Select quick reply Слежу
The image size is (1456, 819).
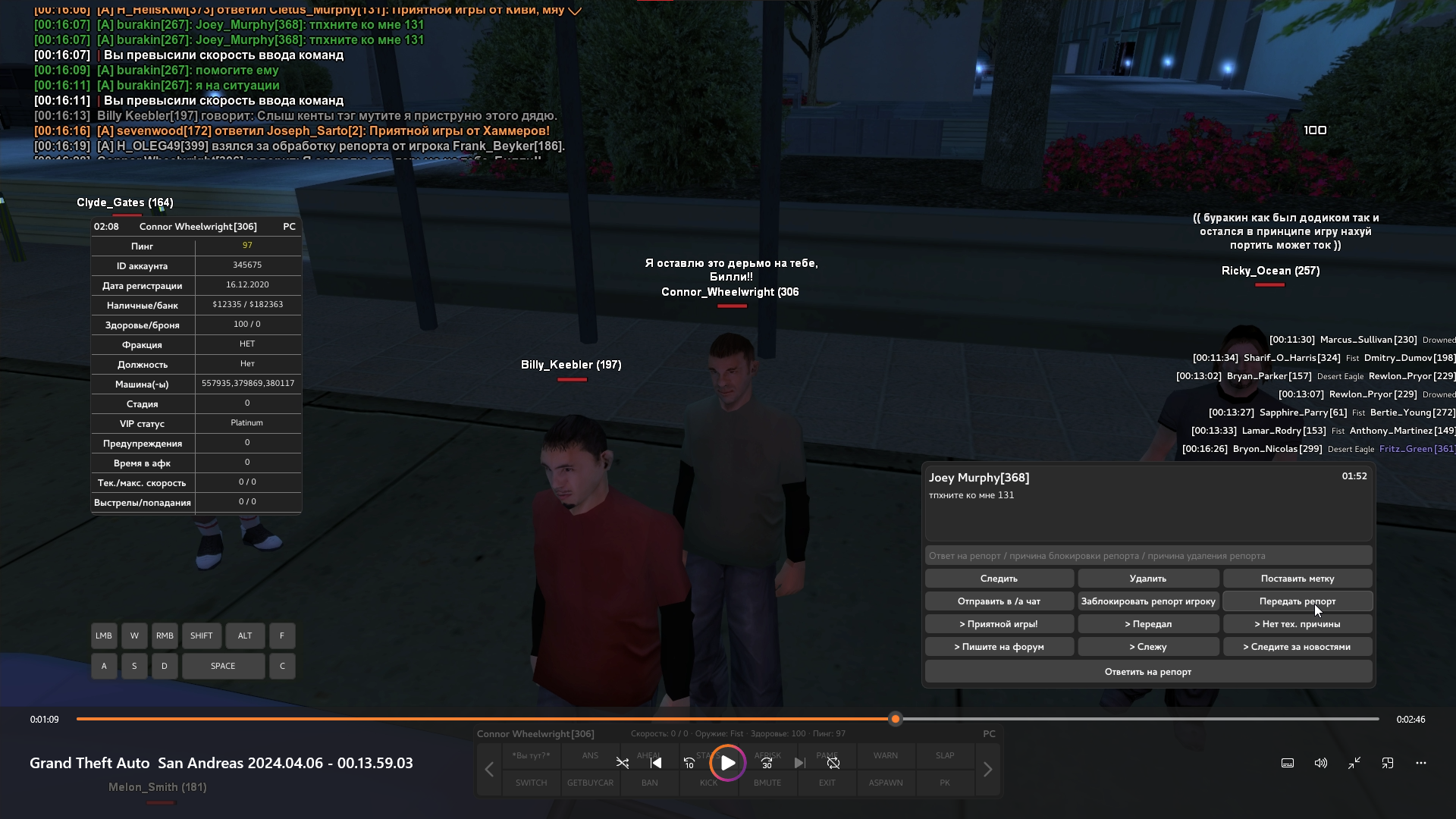[x=1148, y=647]
